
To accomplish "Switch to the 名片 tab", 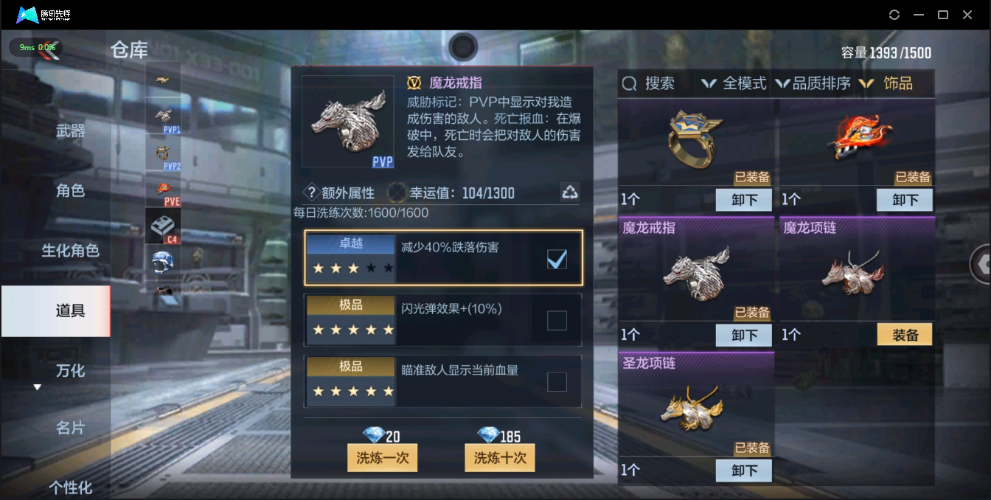I will click(x=70, y=428).
